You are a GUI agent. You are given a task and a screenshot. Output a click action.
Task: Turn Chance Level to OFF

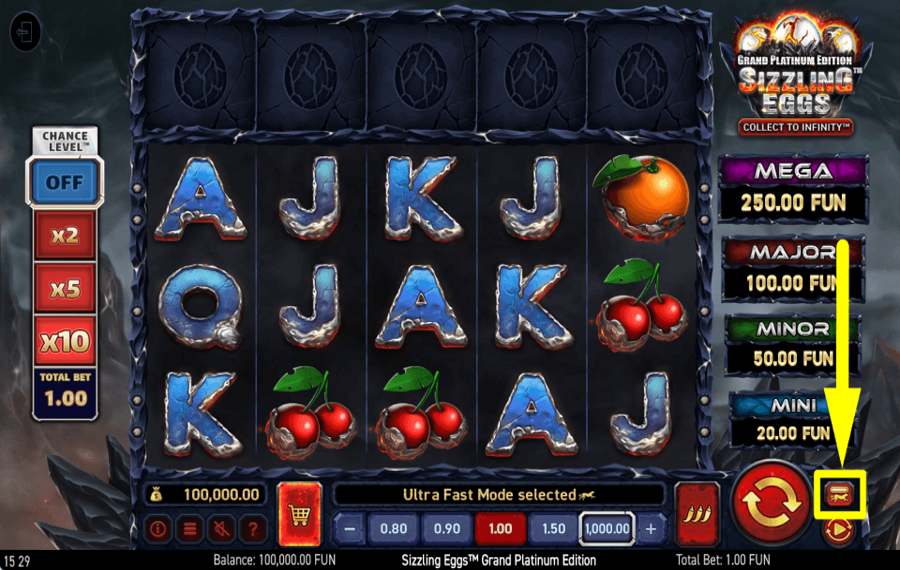[x=65, y=183]
